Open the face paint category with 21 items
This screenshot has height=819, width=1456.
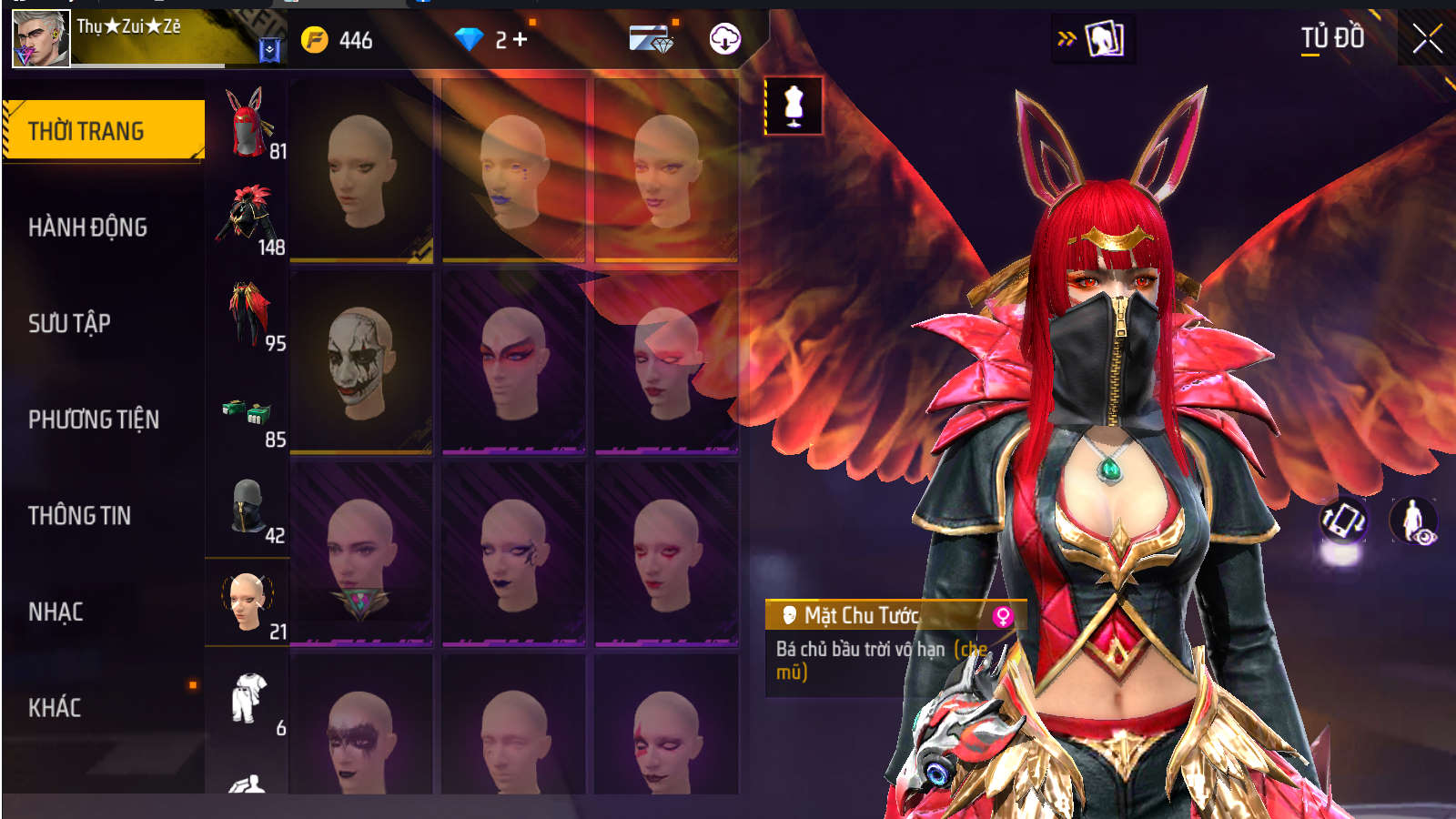[x=248, y=602]
